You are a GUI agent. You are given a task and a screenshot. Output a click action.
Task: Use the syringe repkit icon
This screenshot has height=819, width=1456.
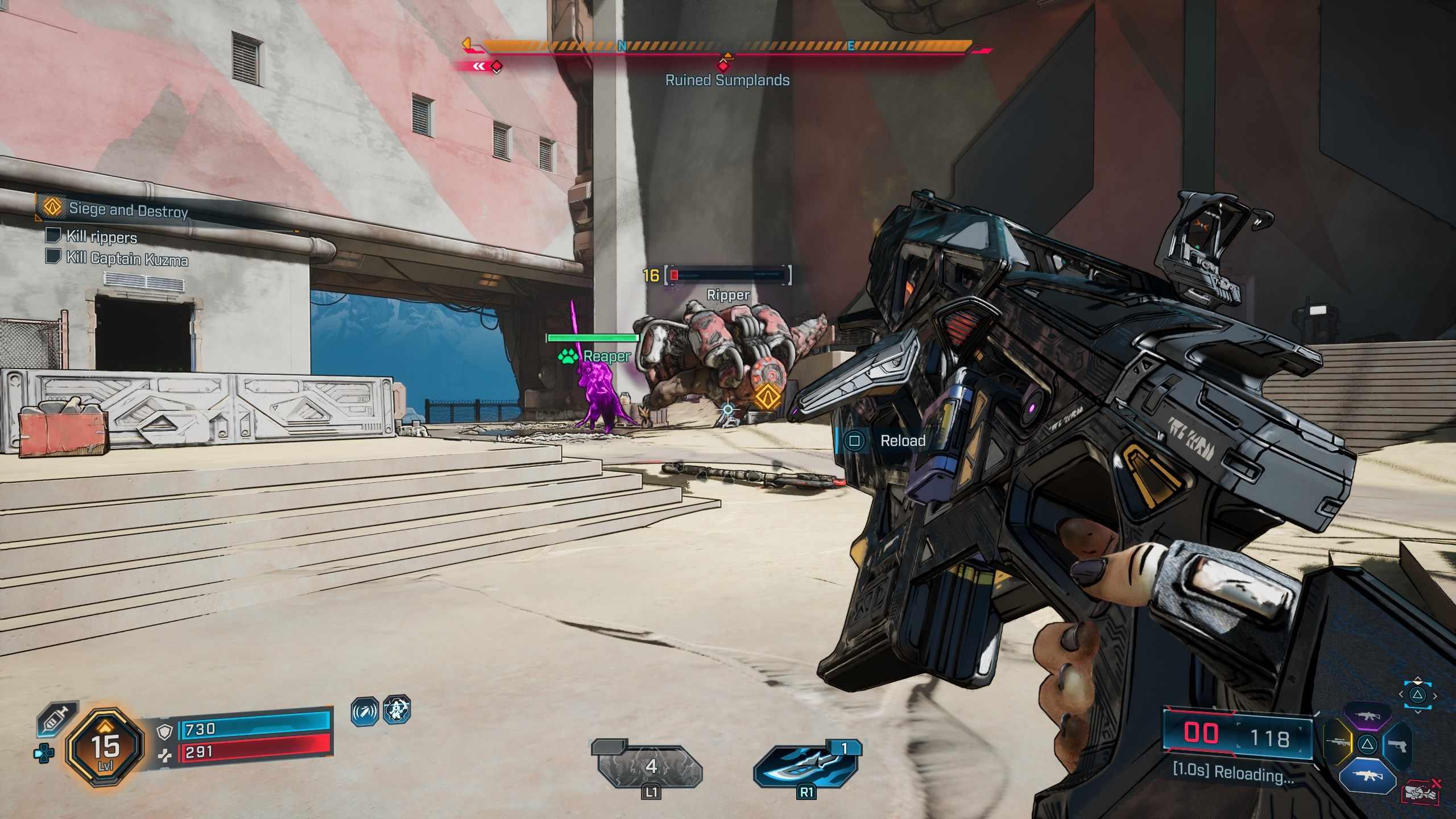(55, 719)
